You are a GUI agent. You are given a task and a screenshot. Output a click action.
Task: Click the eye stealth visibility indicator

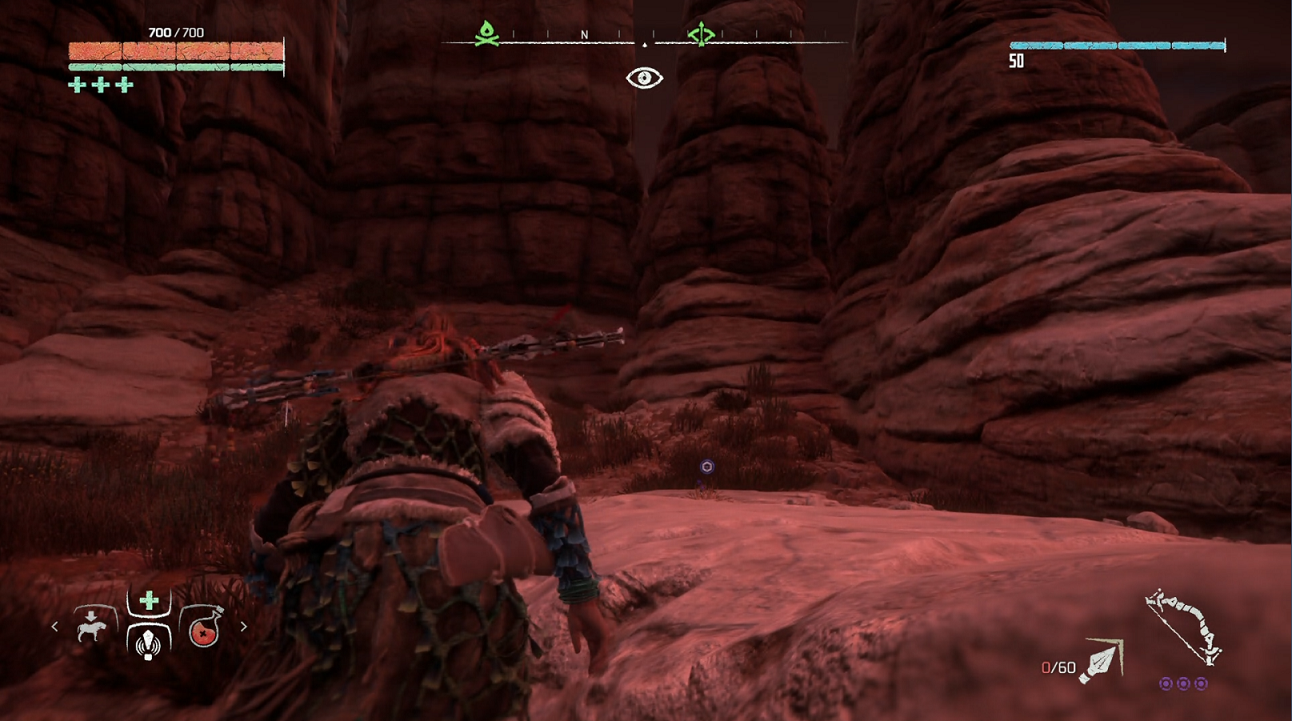645,78
